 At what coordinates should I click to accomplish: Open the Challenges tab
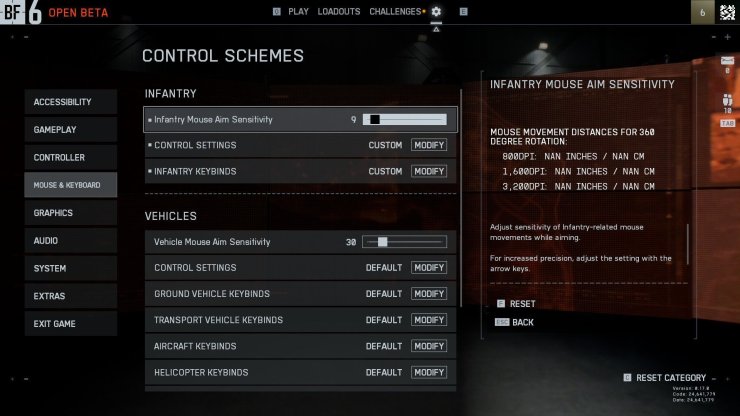[395, 12]
